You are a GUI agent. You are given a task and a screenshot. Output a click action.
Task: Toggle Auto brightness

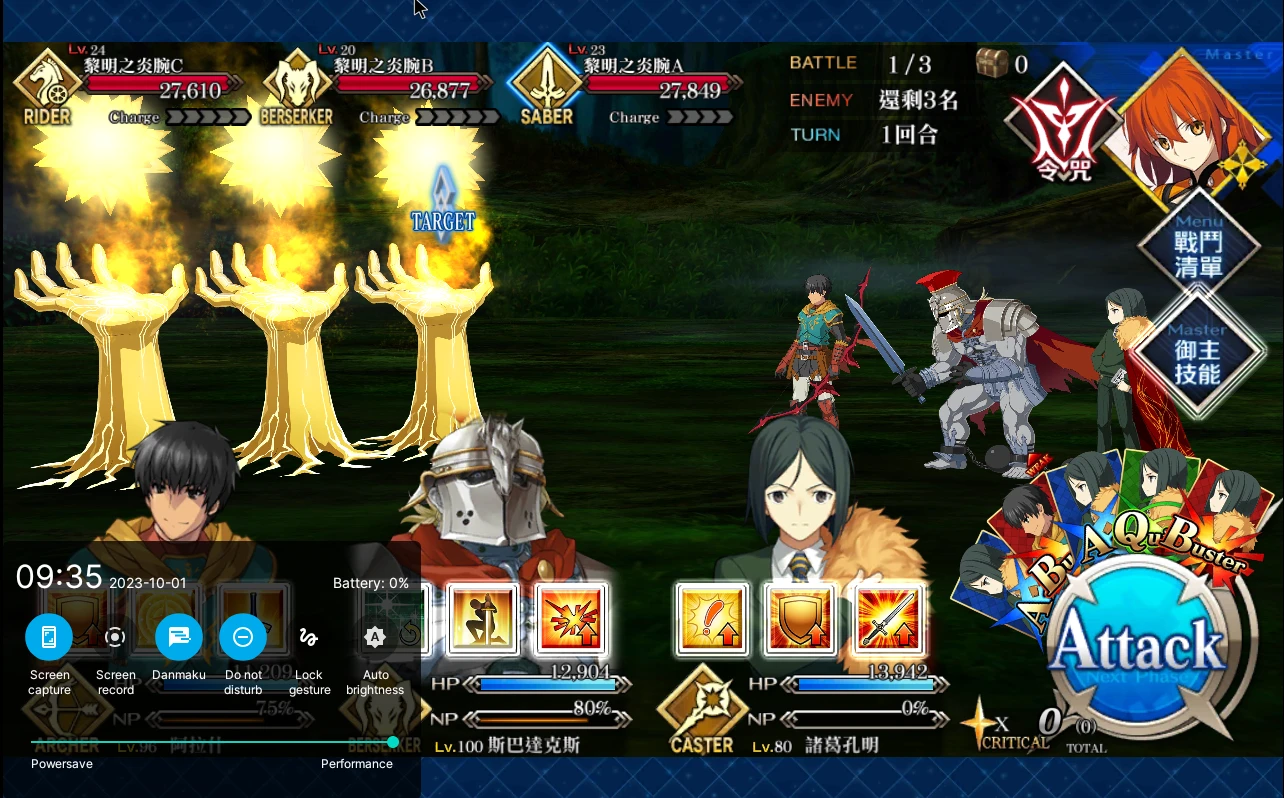[x=375, y=636]
